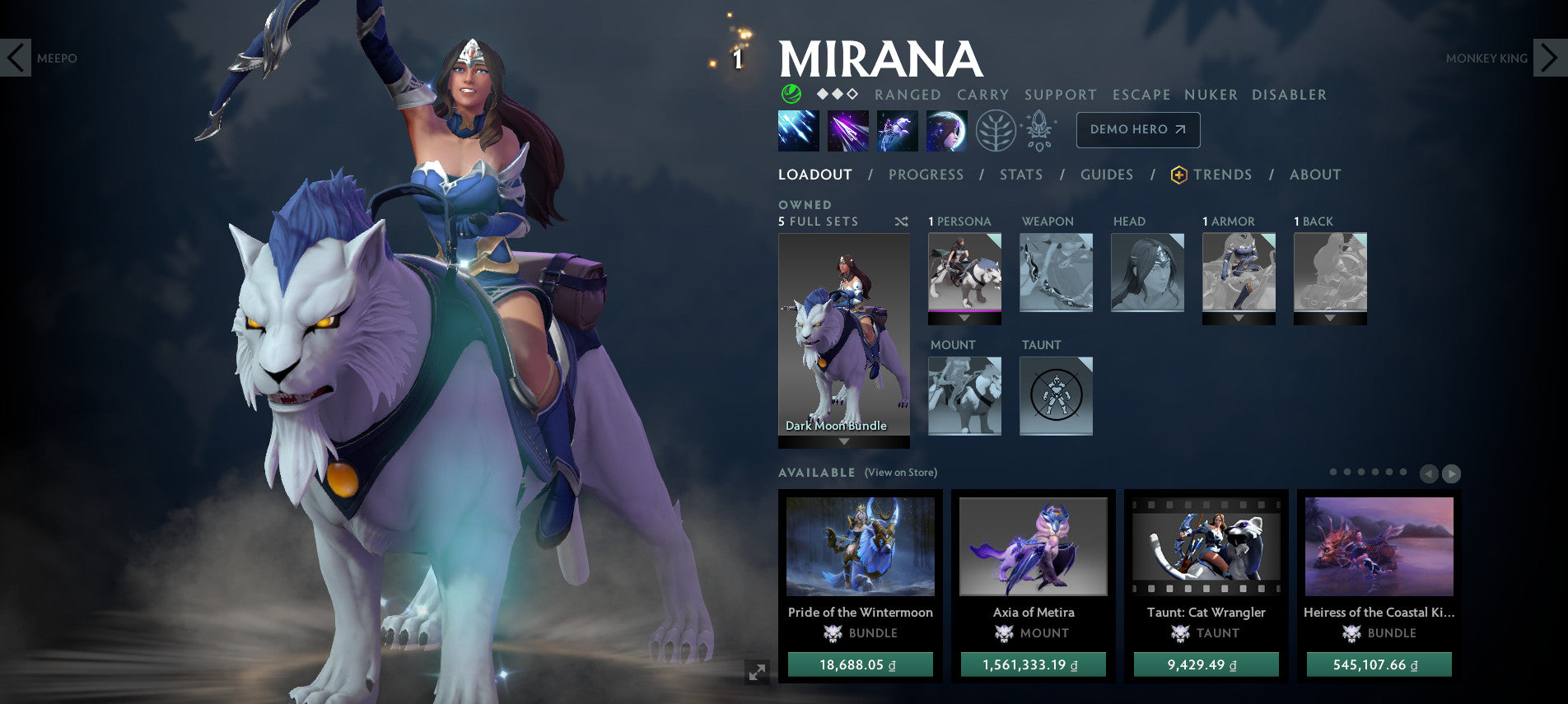Open the View on Store link
Viewport: 1568px width, 704px height.
903,473
